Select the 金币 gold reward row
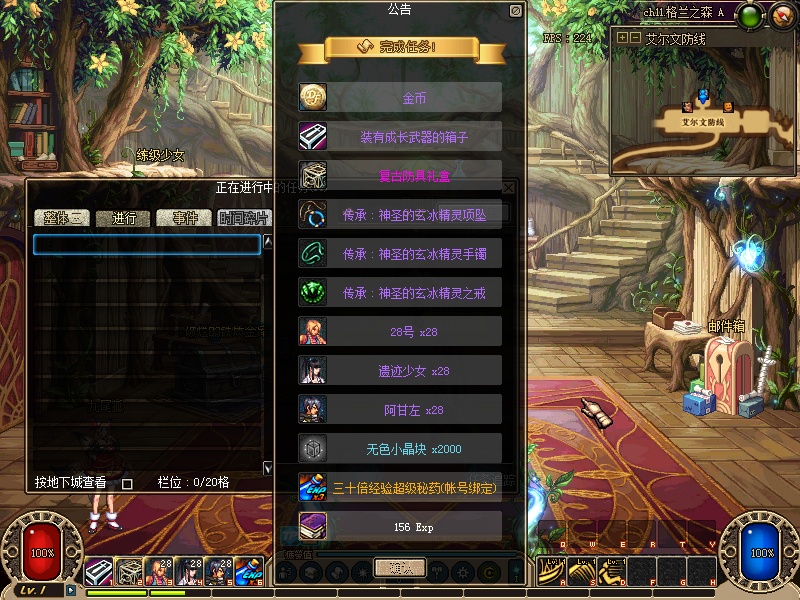 pos(401,97)
